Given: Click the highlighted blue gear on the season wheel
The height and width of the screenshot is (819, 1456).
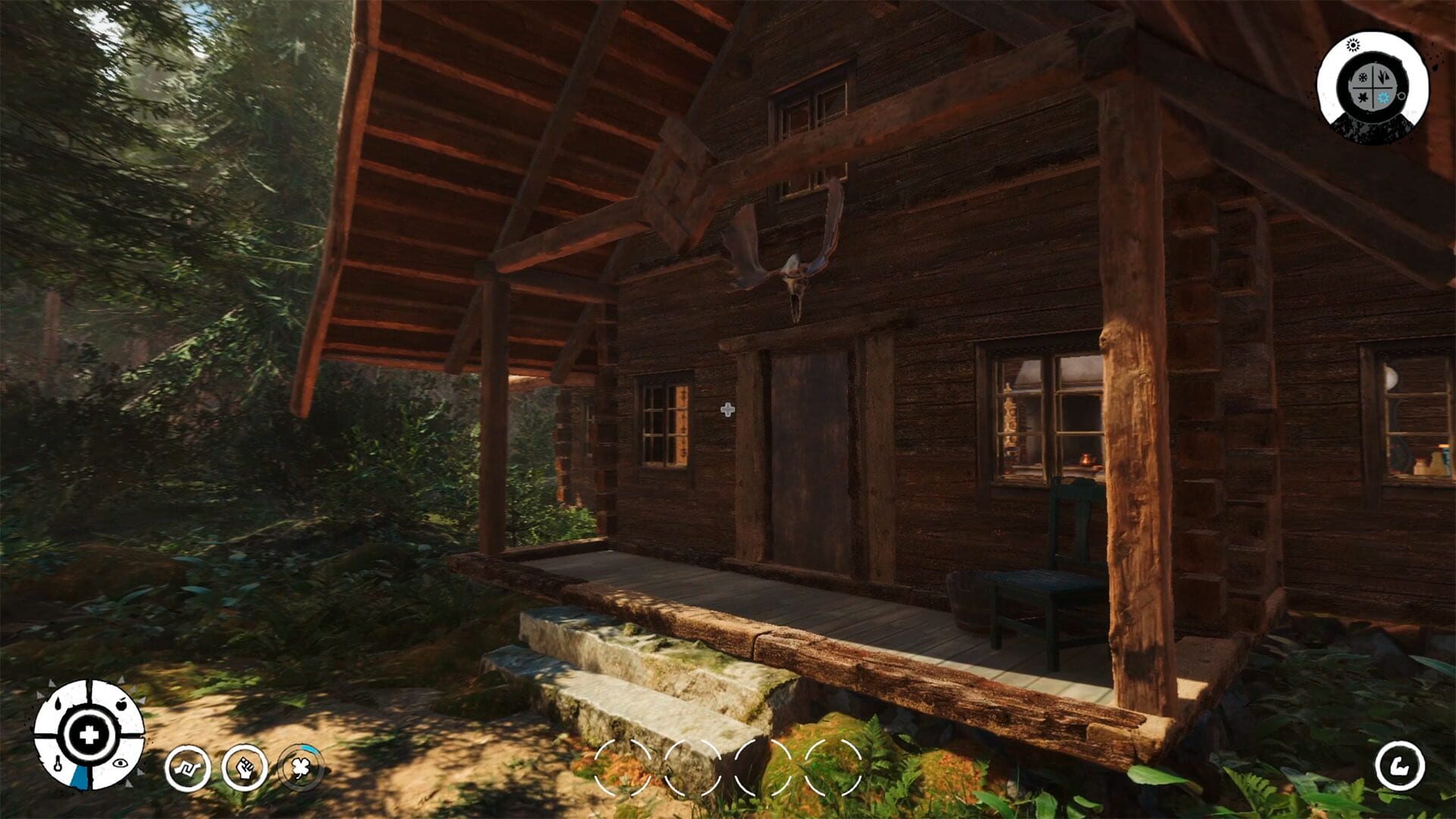Looking at the screenshot, I should point(1384,97).
